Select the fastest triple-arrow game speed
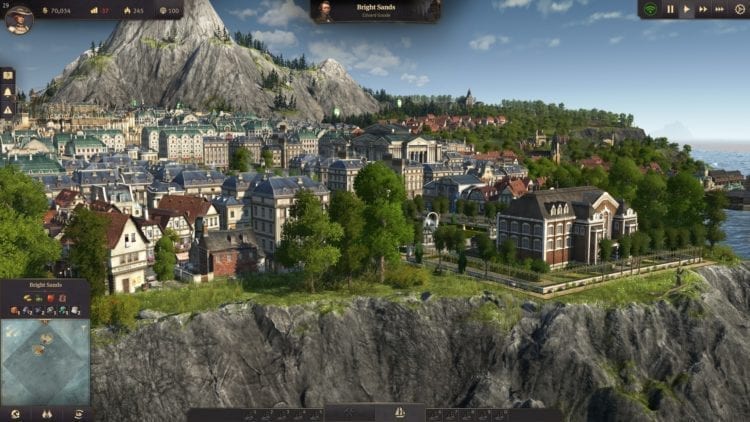Viewport: 750px width, 422px height. pos(722,10)
